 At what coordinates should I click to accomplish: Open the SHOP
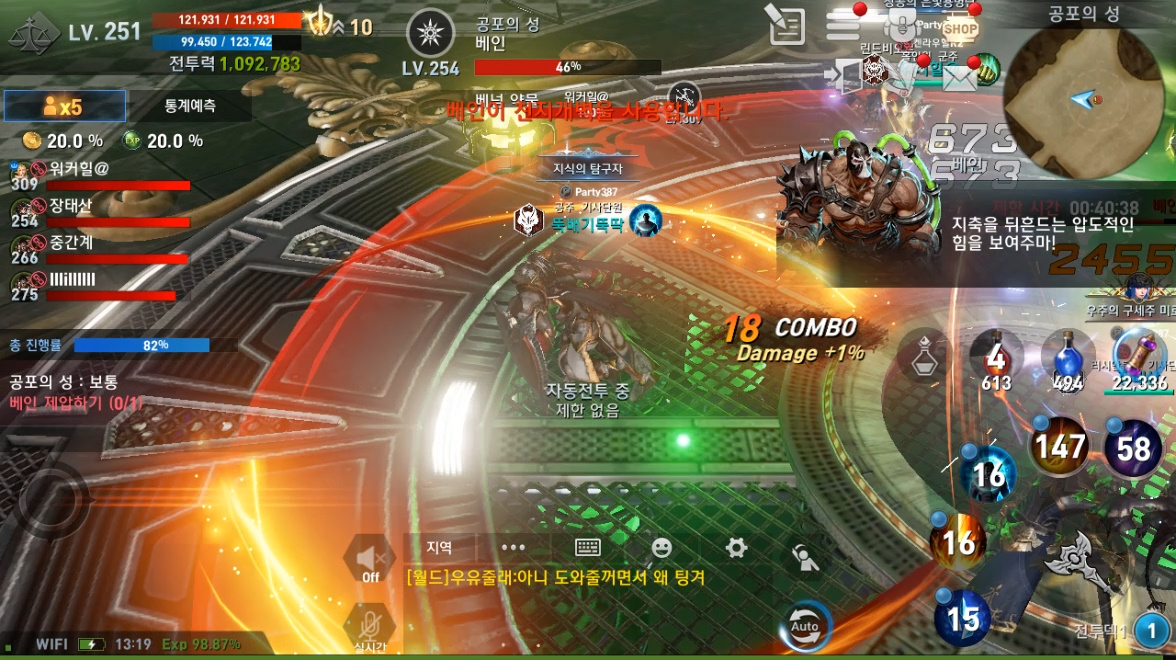pos(959,27)
